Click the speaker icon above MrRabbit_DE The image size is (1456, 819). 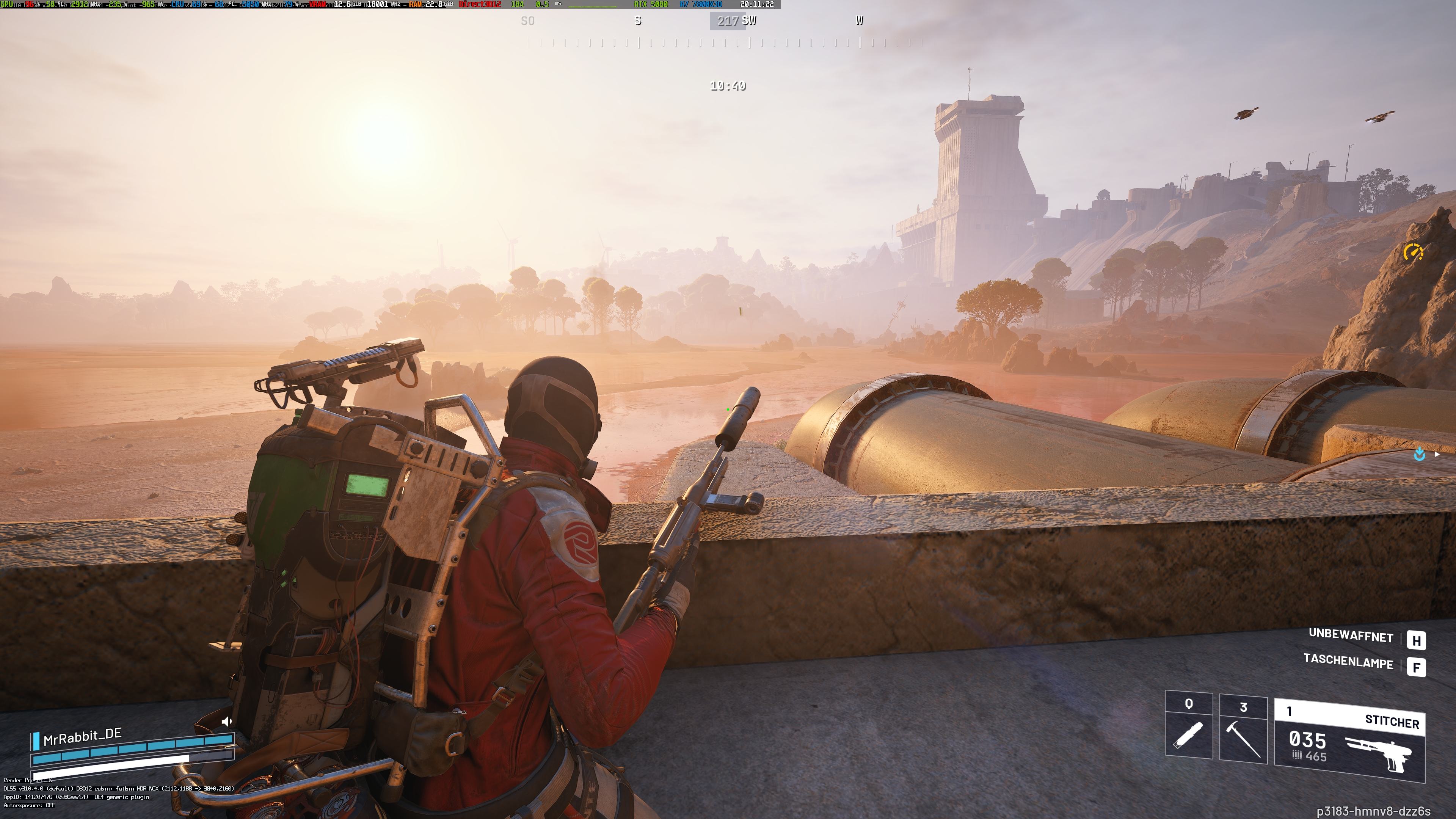(227, 721)
